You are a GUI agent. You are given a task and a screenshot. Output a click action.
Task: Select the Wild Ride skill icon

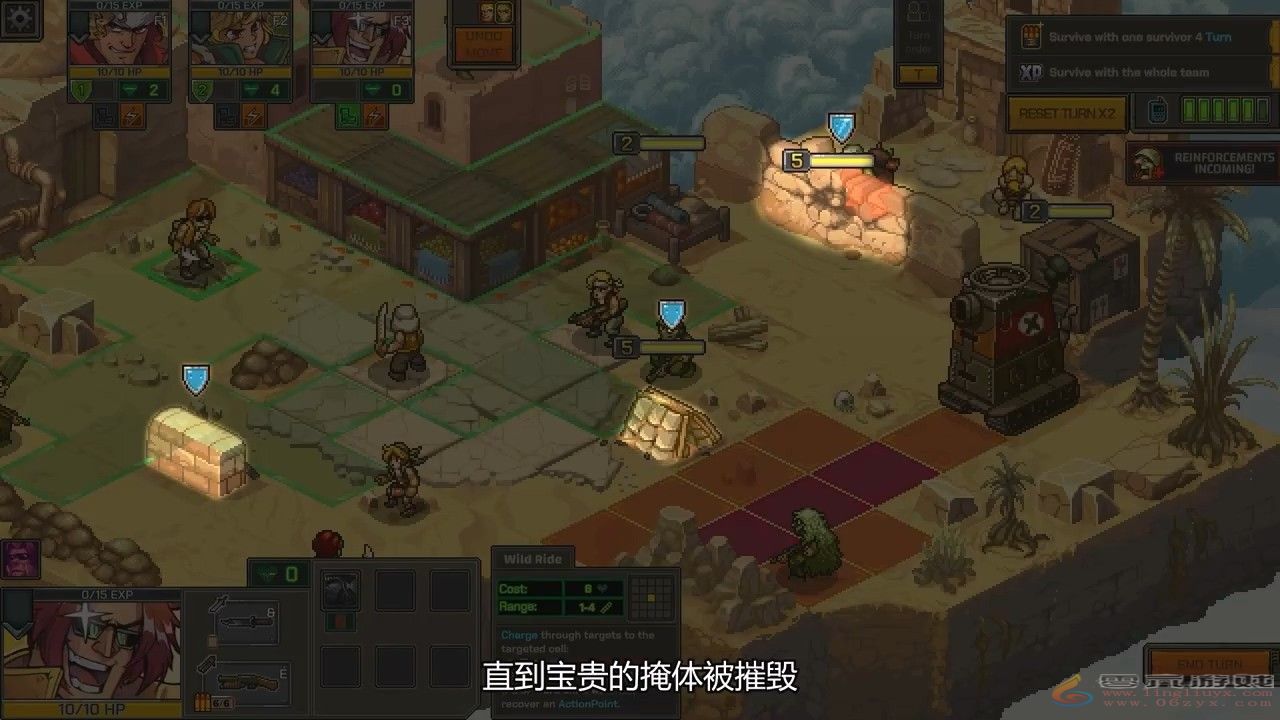340,591
